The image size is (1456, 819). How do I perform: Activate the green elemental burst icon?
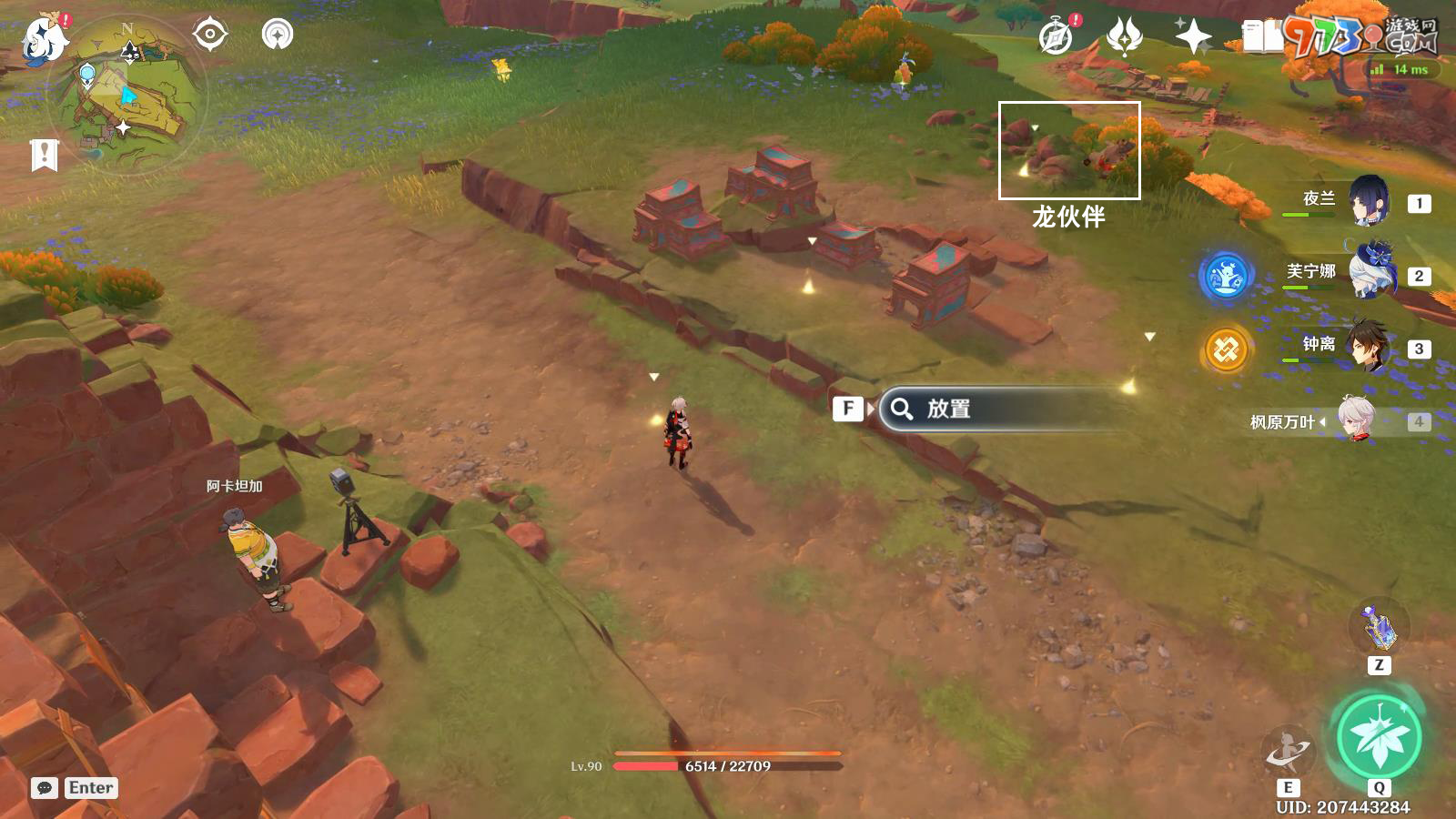click(x=1379, y=737)
